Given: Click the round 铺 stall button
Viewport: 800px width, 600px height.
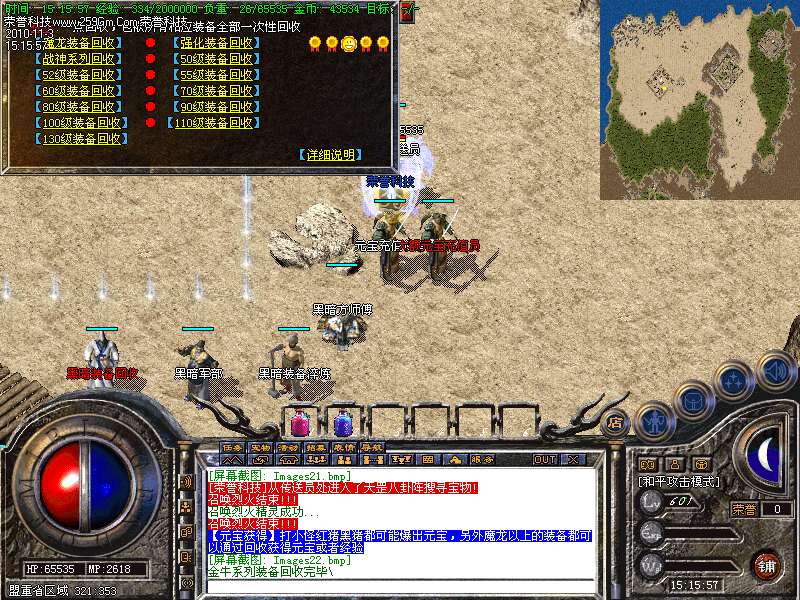Looking at the screenshot, I should pos(765,564).
